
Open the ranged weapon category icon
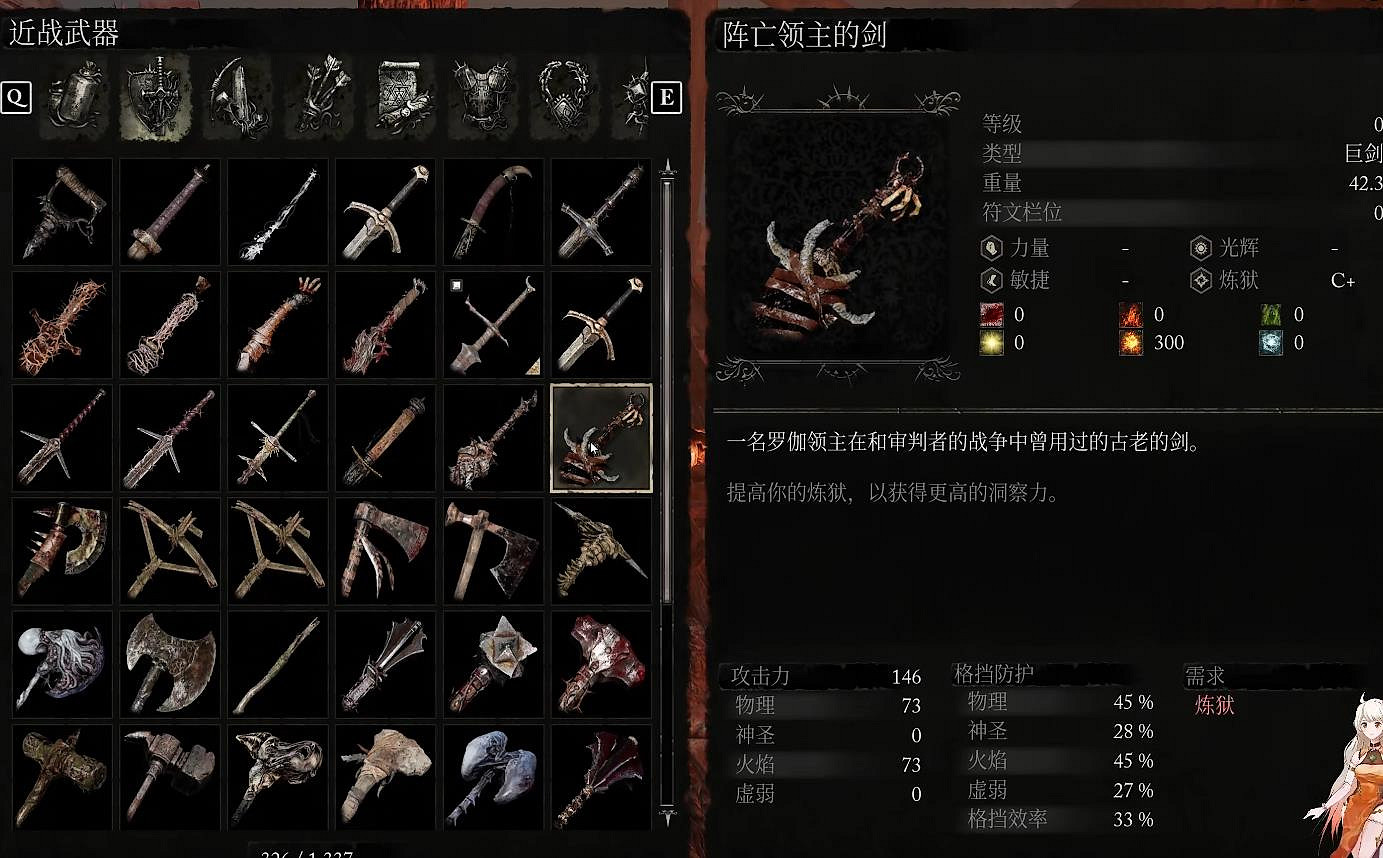238,98
